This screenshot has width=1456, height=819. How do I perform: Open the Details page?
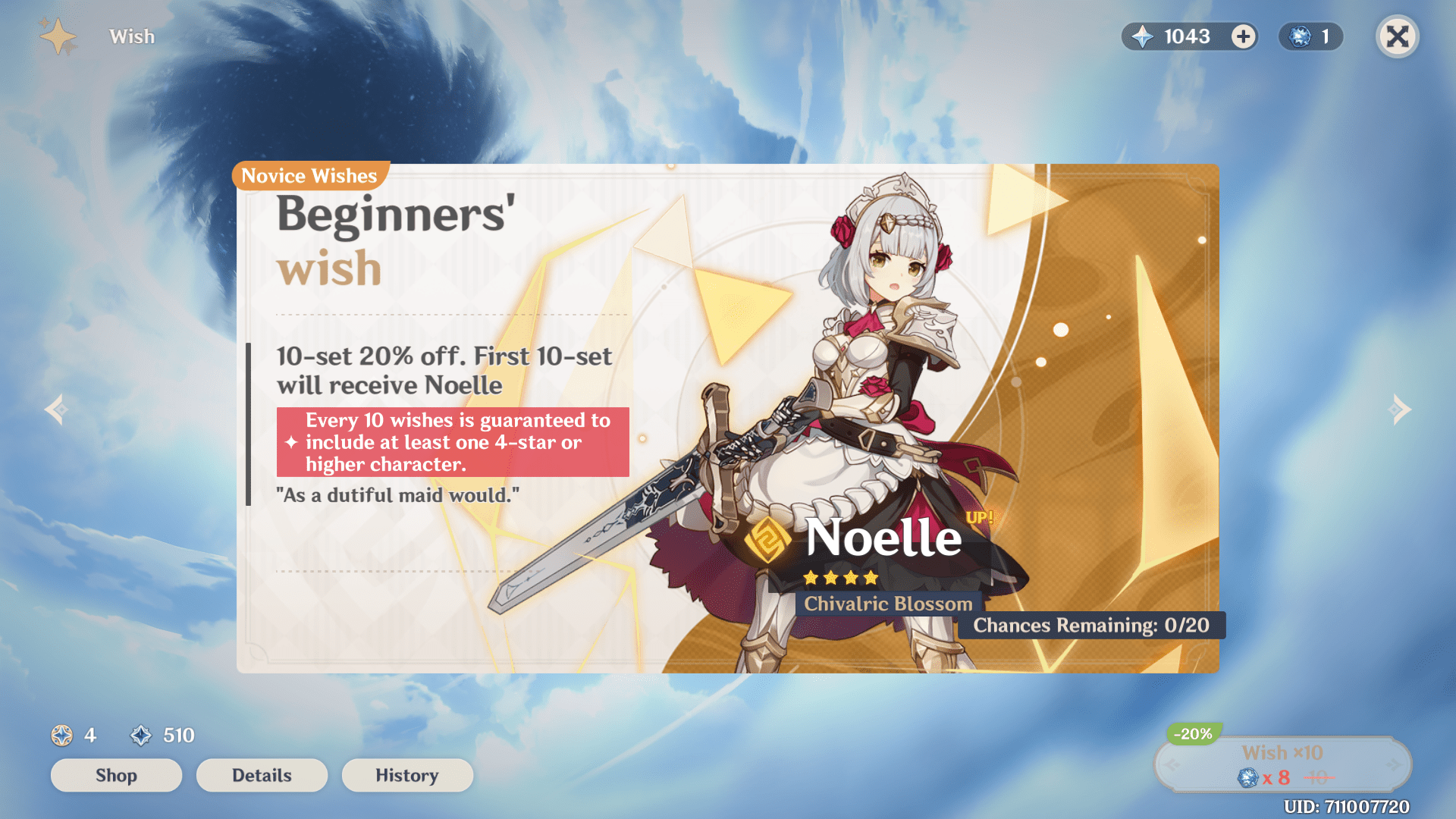pyautogui.click(x=262, y=775)
